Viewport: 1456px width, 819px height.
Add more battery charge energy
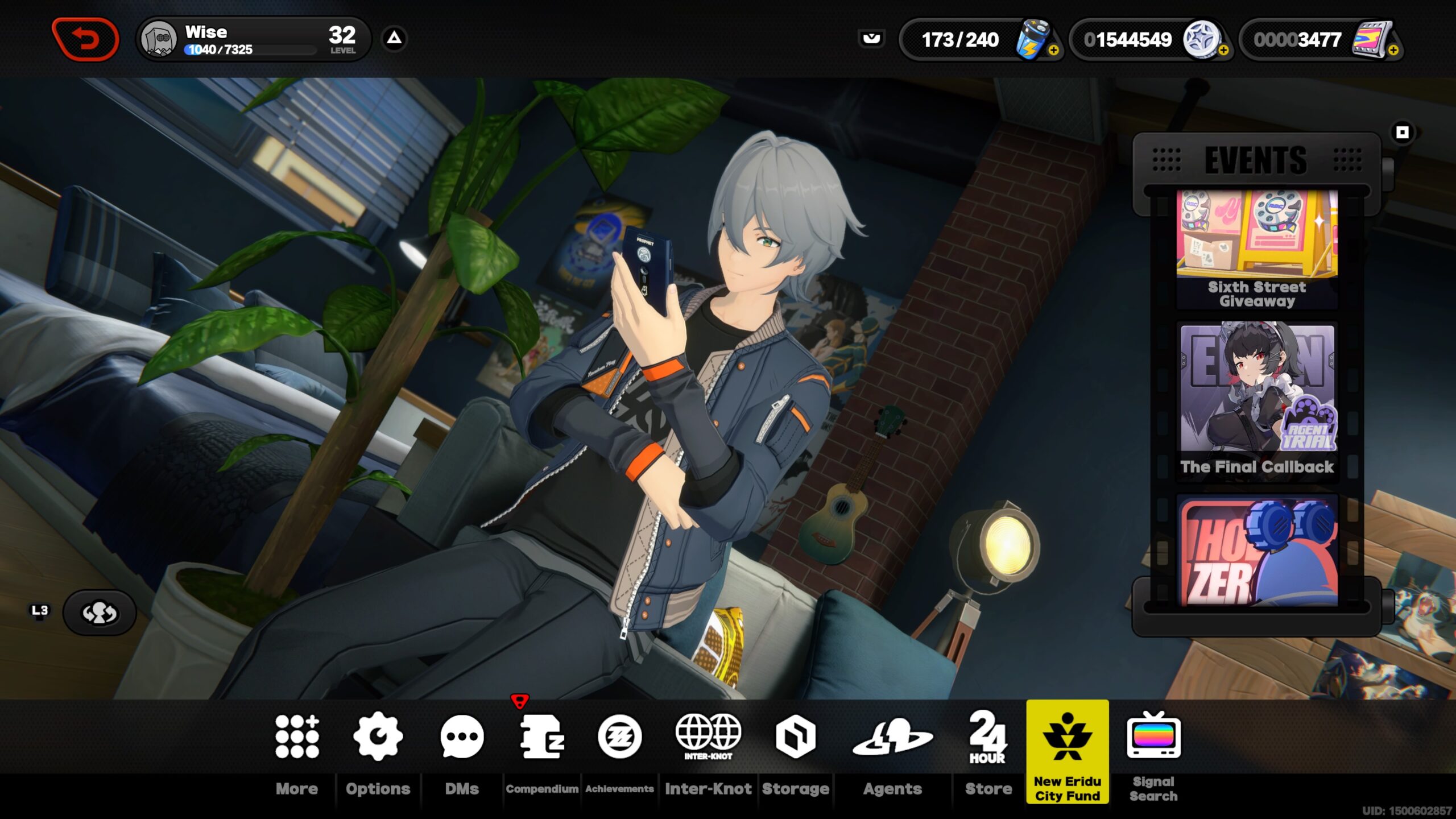(x=1053, y=51)
